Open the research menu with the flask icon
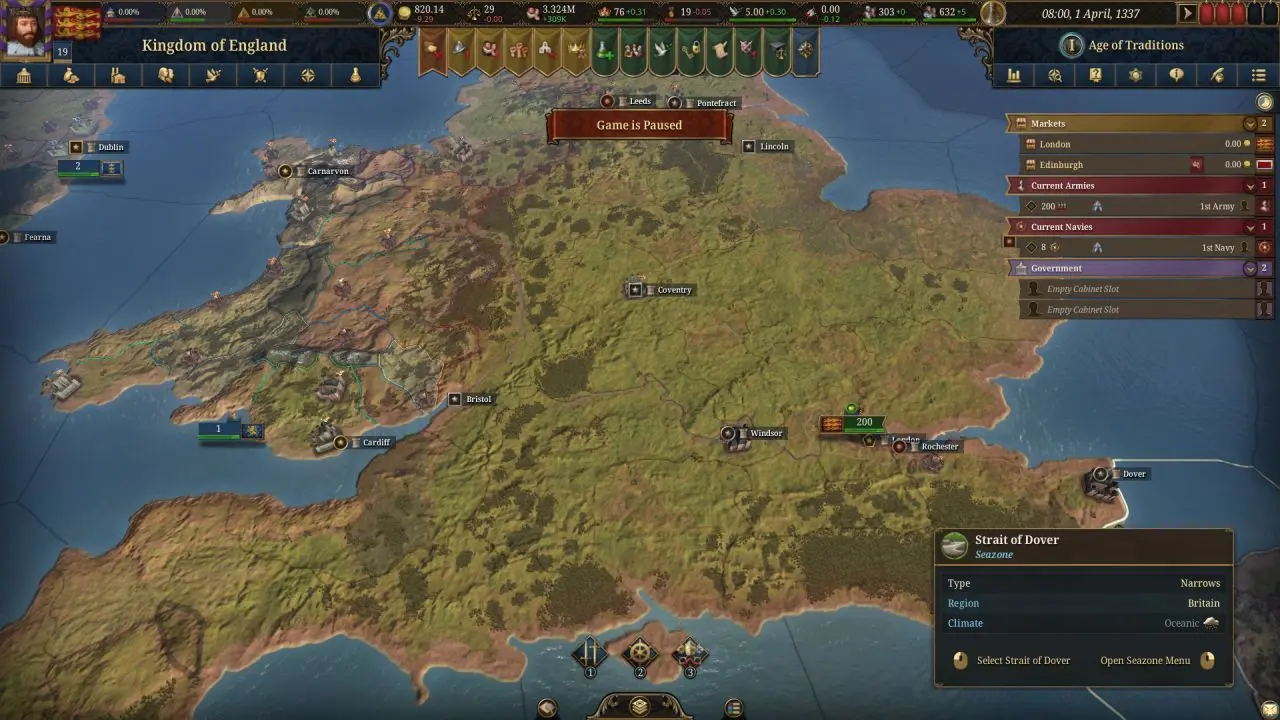 (x=355, y=76)
